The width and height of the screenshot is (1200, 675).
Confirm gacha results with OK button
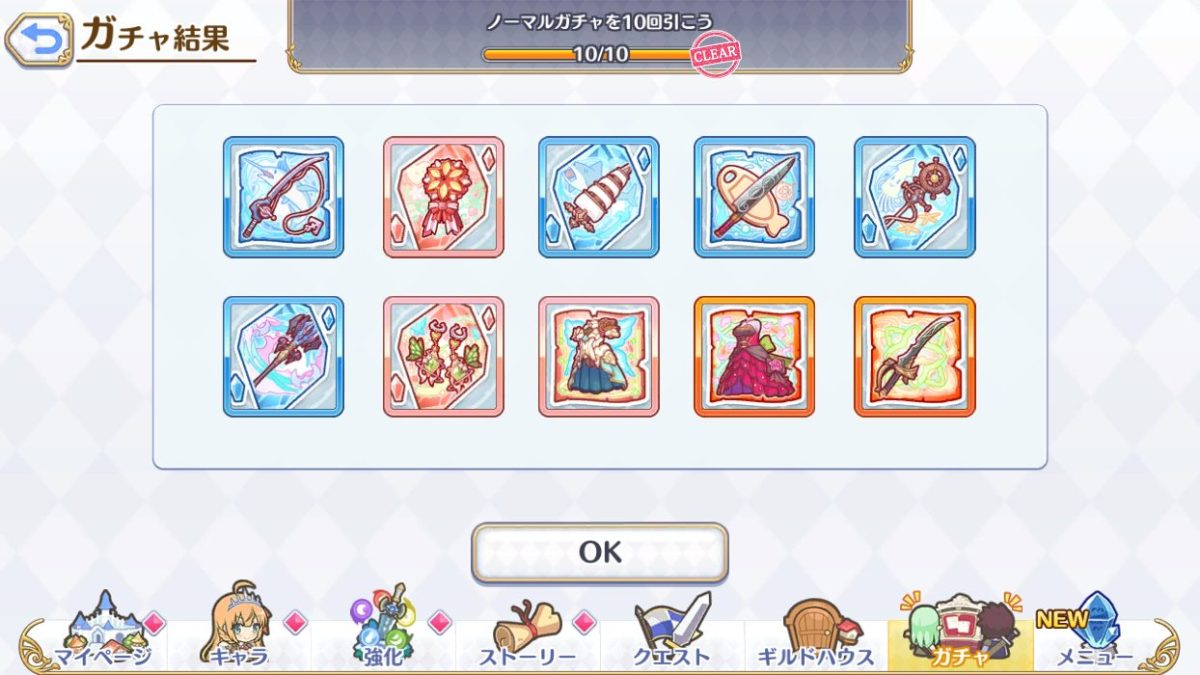[600, 552]
